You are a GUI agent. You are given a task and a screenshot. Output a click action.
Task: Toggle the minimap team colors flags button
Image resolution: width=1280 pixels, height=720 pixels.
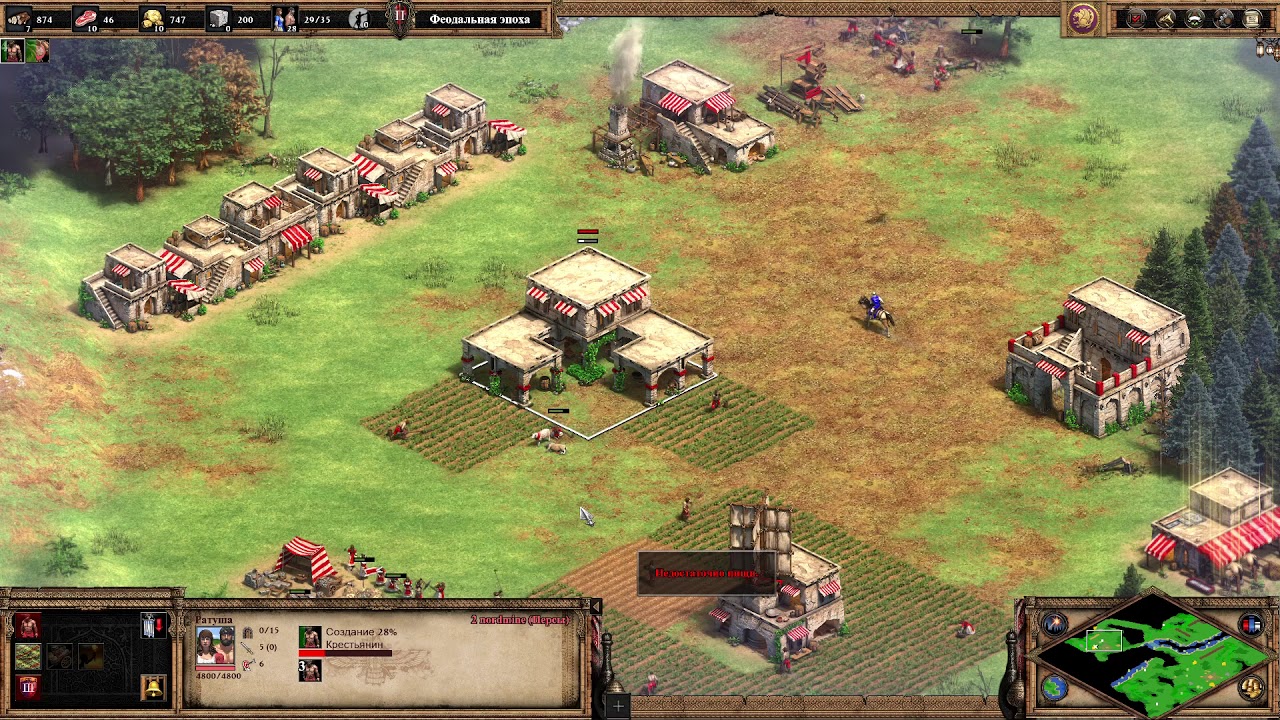(1250, 626)
